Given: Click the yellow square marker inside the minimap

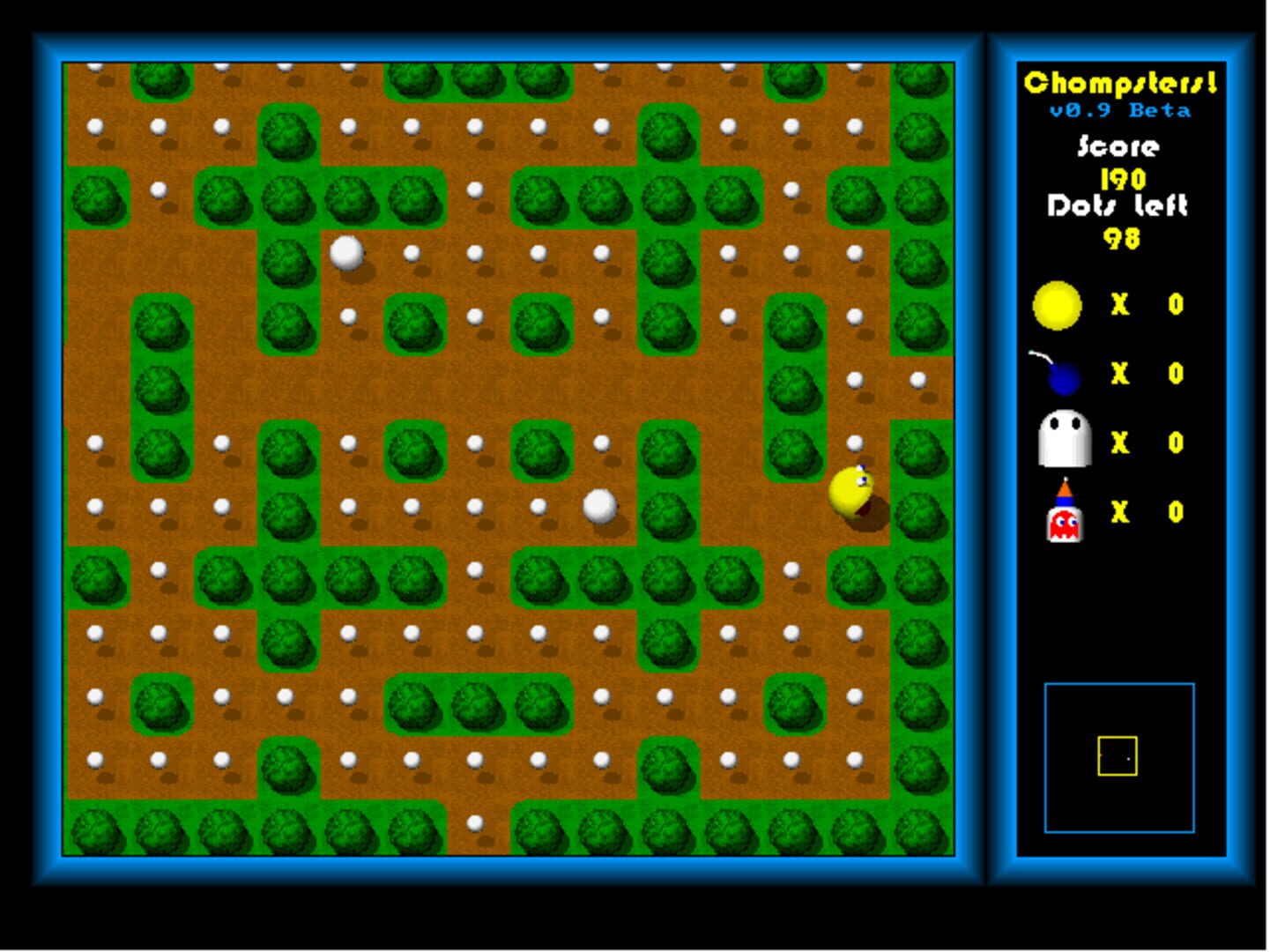Looking at the screenshot, I should 1118,755.
